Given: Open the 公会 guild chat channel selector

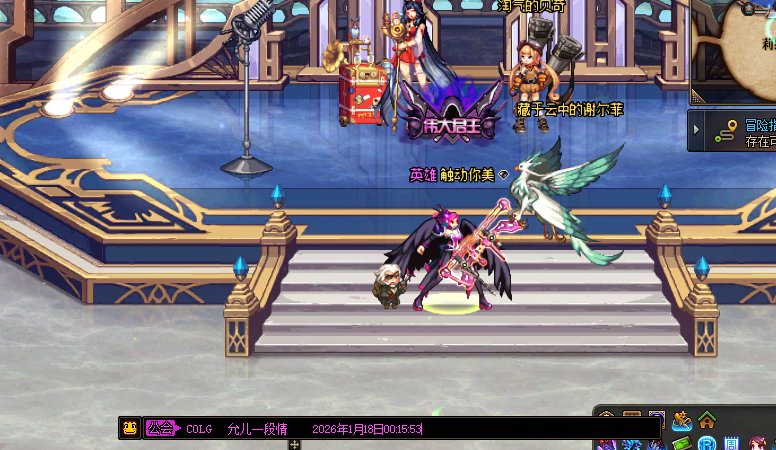Looking at the screenshot, I should pos(160,428).
